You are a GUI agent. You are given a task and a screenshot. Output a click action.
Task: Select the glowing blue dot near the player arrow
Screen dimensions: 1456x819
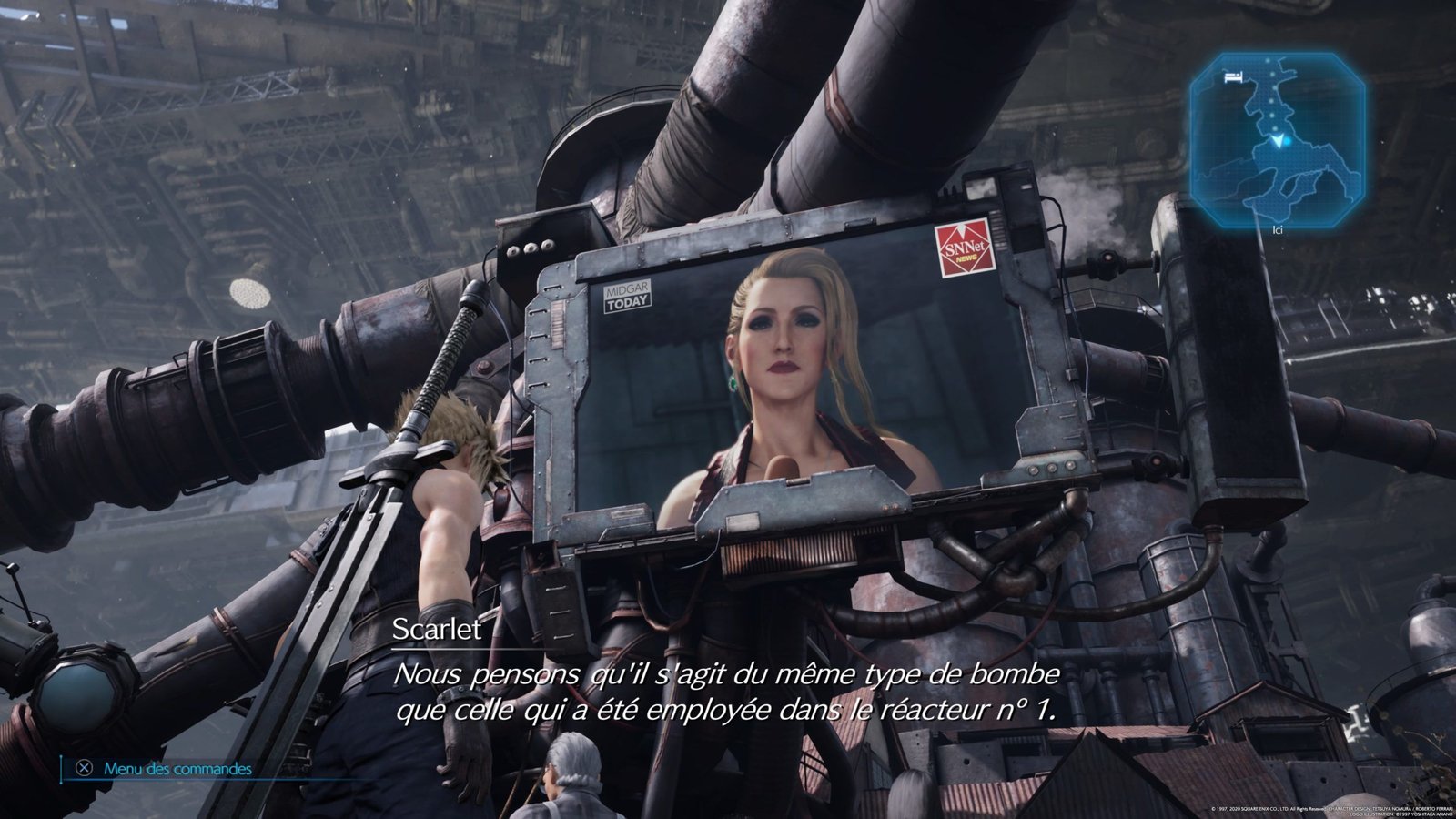[1287, 142]
